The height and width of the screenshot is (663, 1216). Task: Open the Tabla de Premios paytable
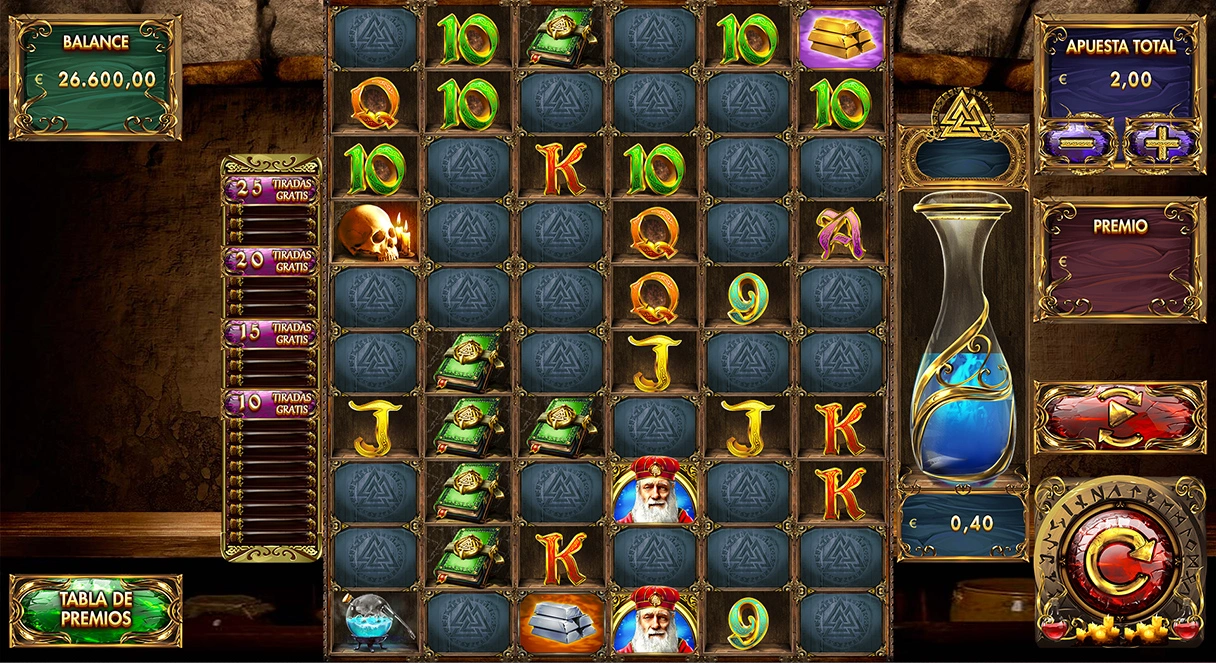pos(96,609)
